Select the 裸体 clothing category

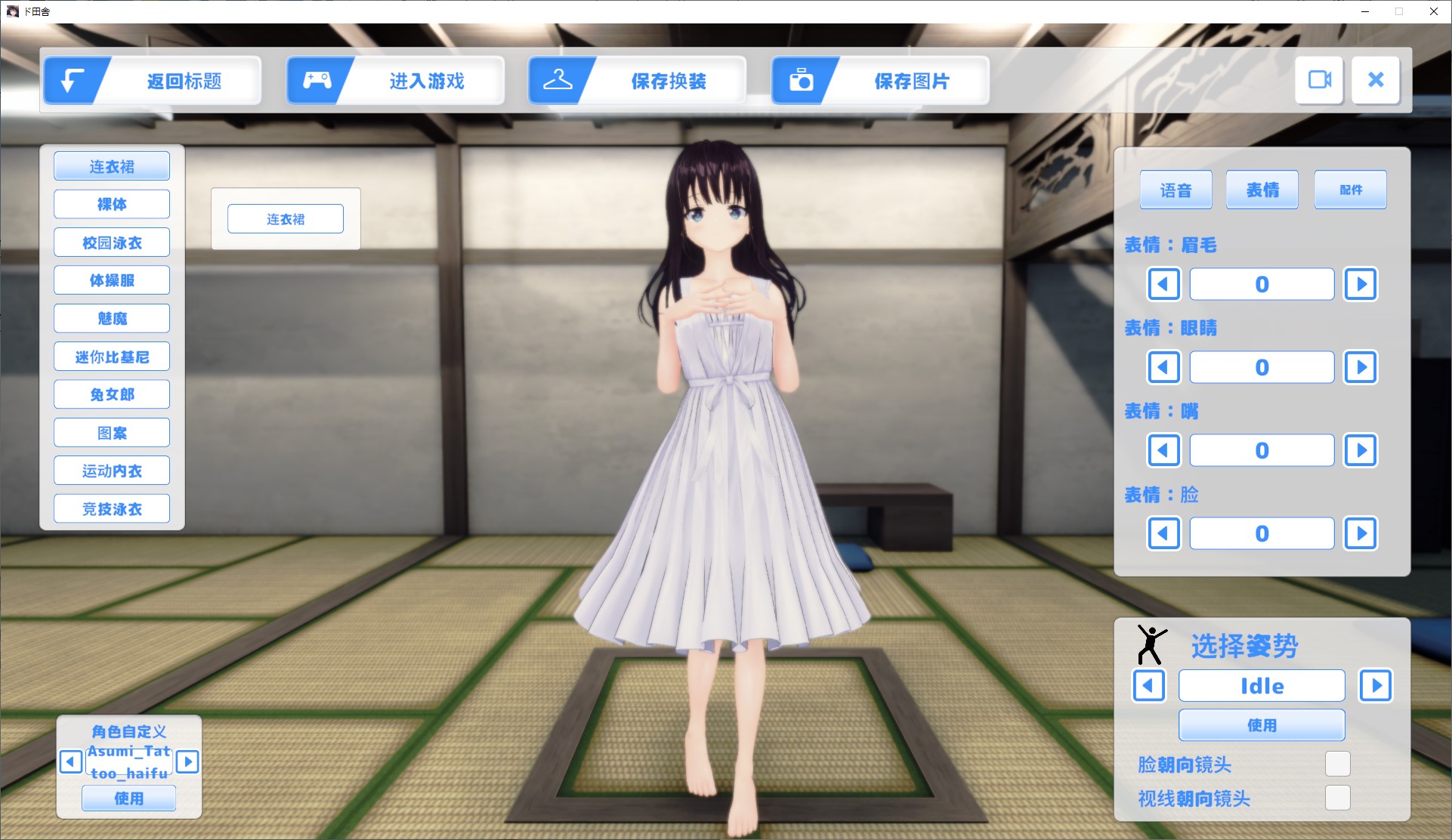[x=111, y=203]
